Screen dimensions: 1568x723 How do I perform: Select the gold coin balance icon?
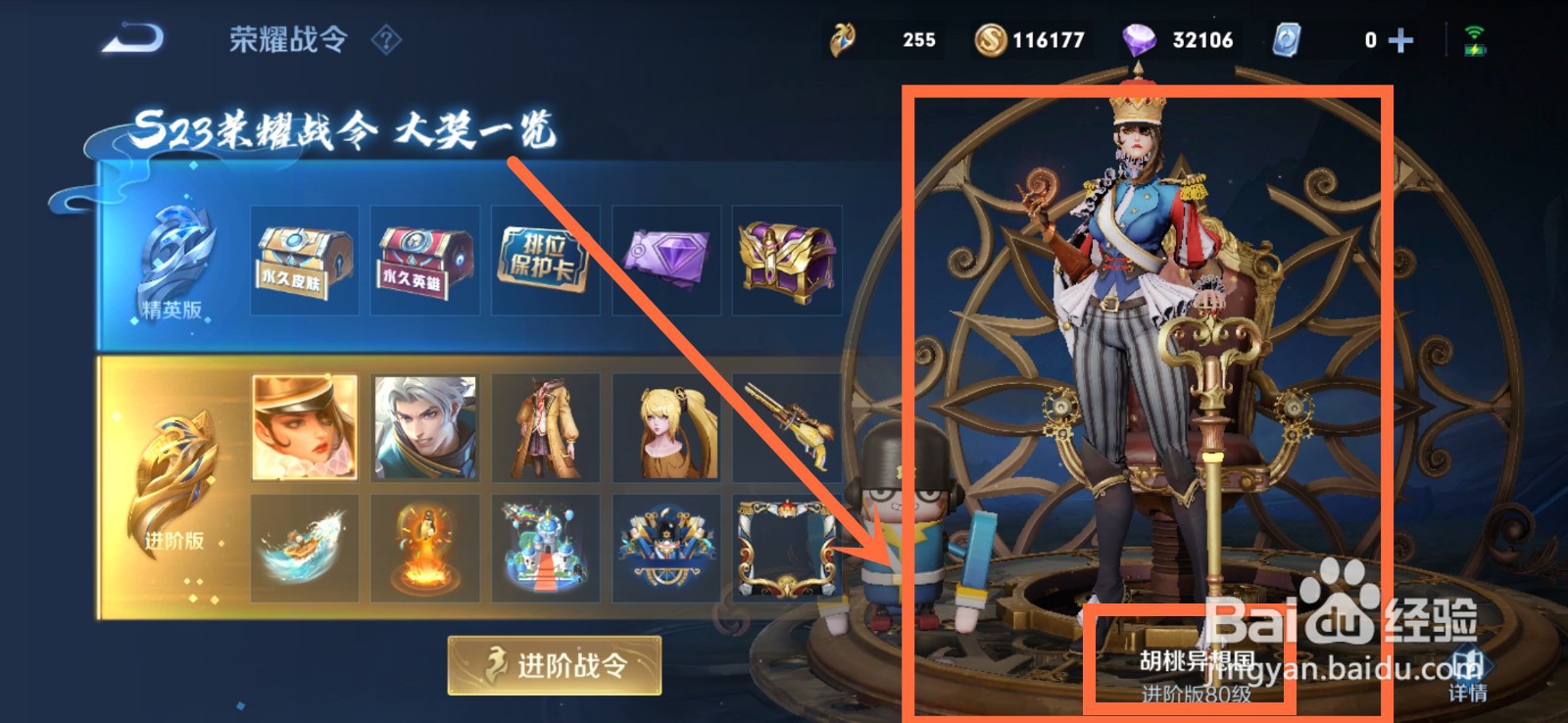pyautogui.click(x=992, y=38)
